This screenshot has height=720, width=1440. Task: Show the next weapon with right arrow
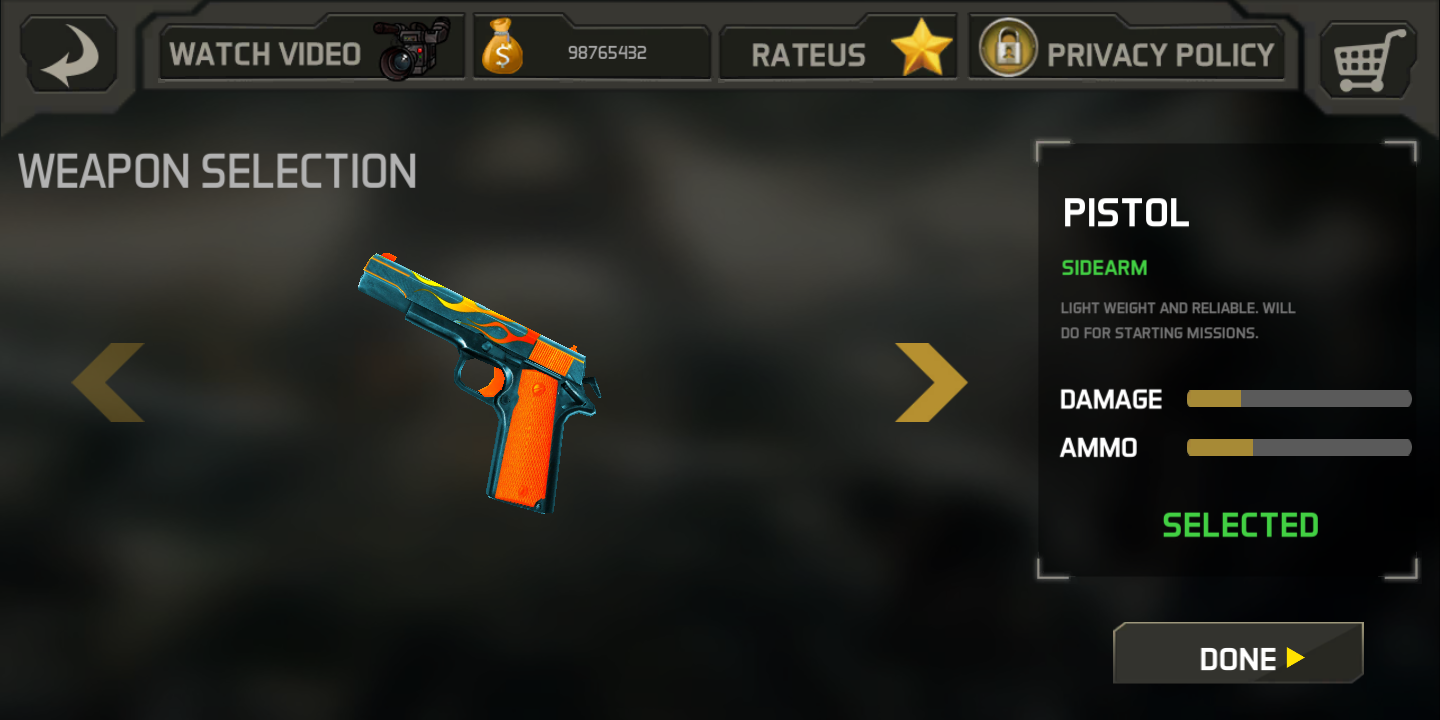click(x=930, y=382)
